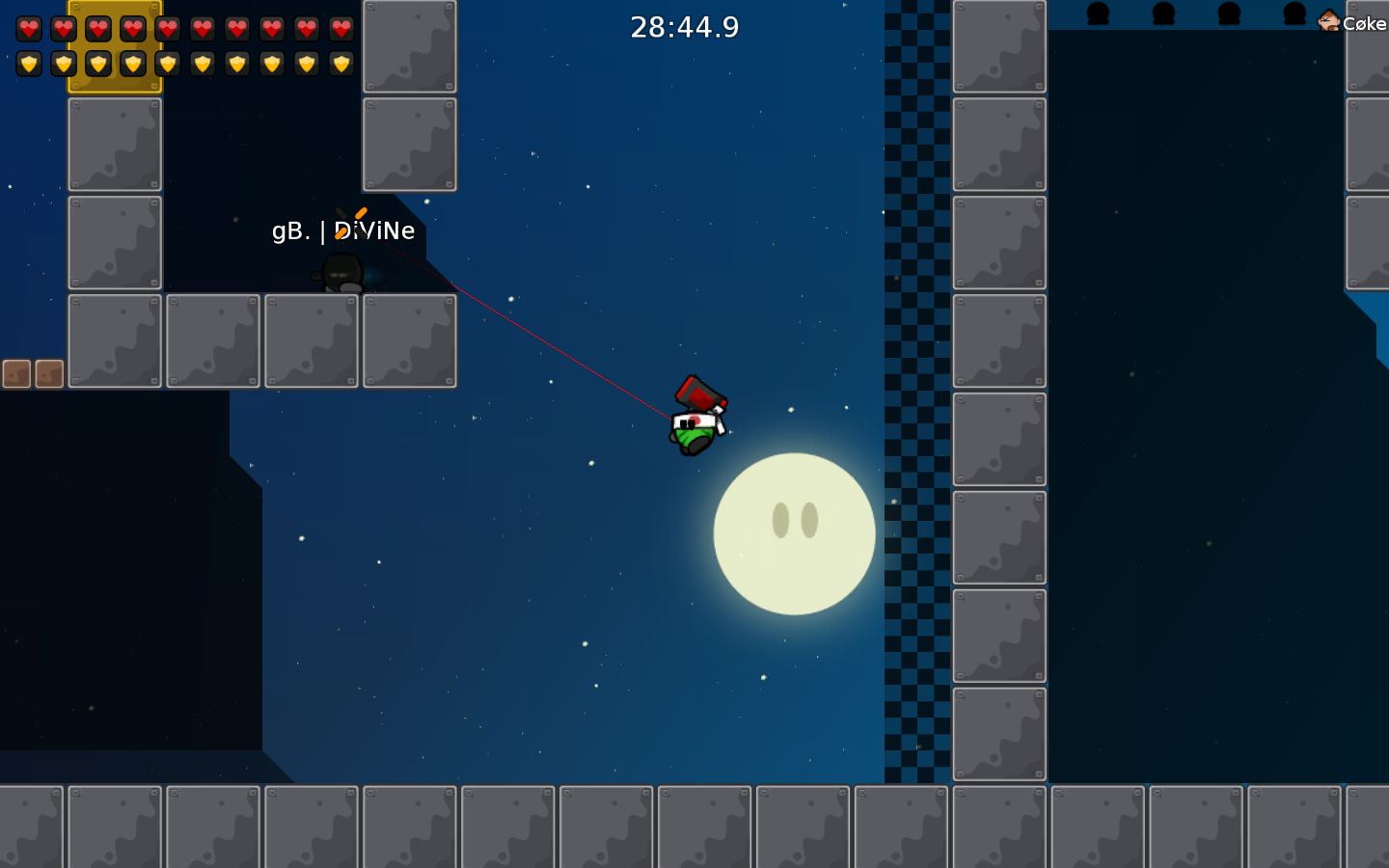Click the moon with closed eyes
The height and width of the screenshot is (868, 1389).
pyautogui.click(x=793, y=532)
